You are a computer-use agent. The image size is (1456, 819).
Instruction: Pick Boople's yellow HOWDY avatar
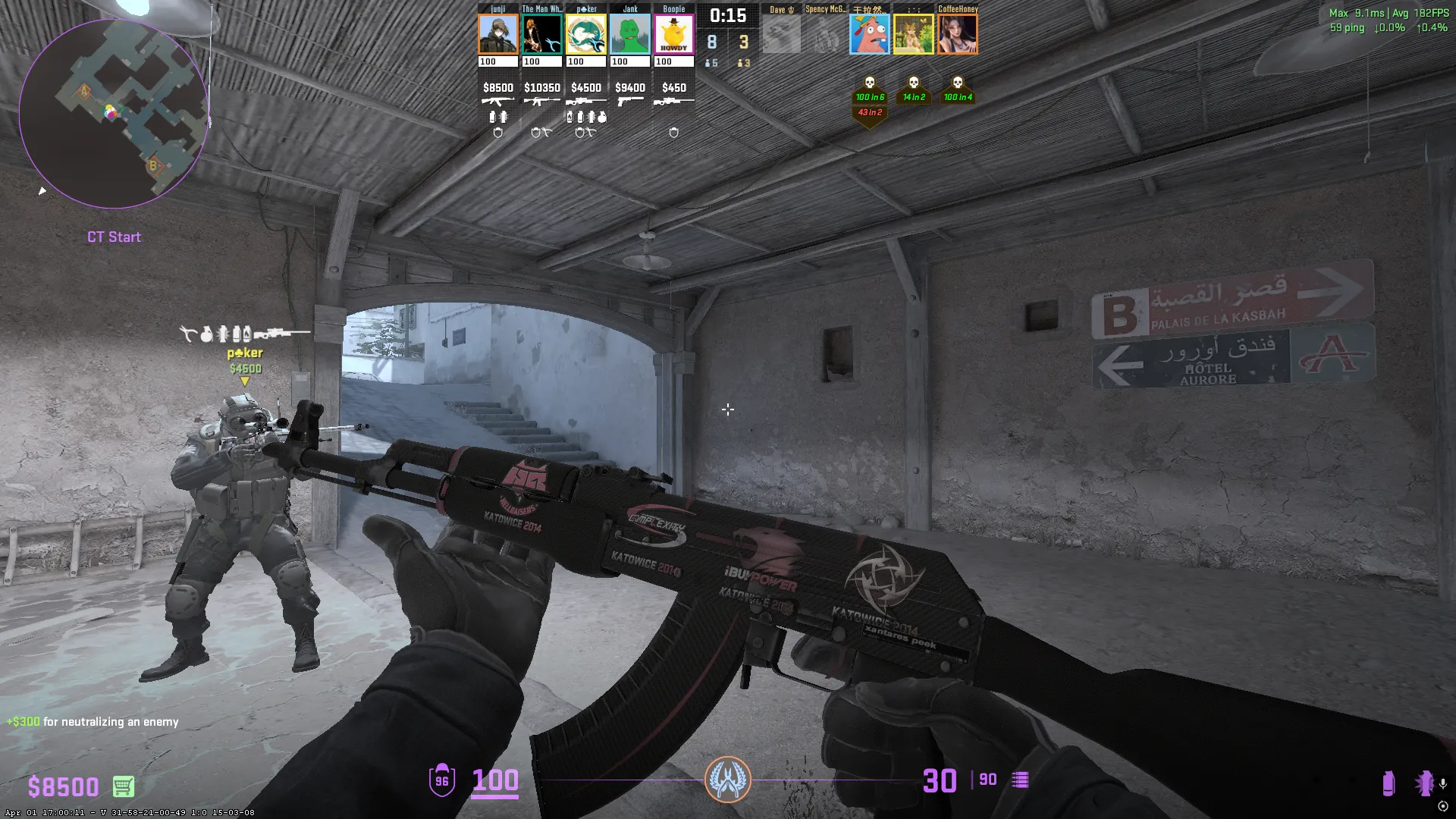(x=674, y=34)
